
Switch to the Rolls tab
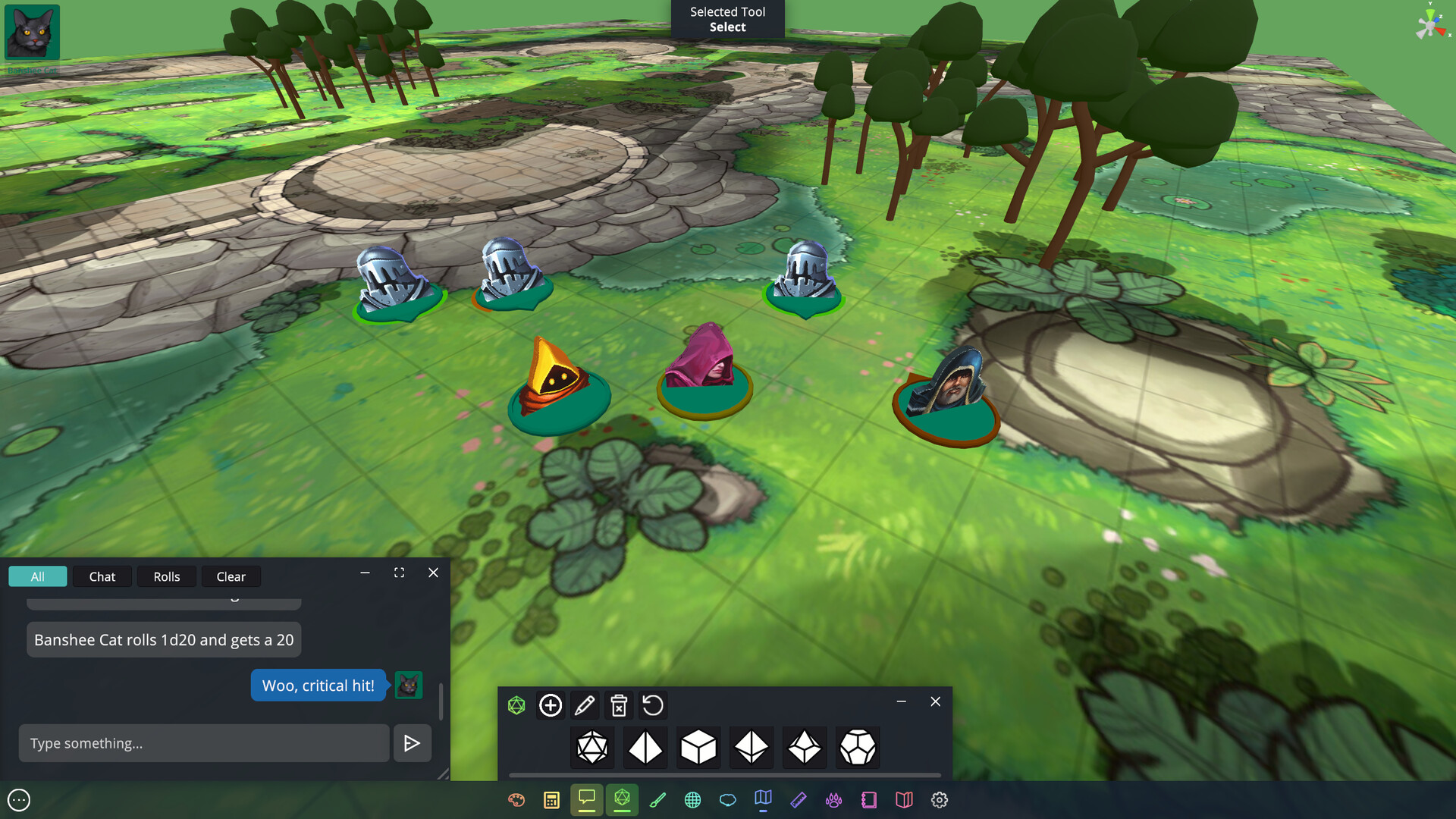[x=167, y=576]
